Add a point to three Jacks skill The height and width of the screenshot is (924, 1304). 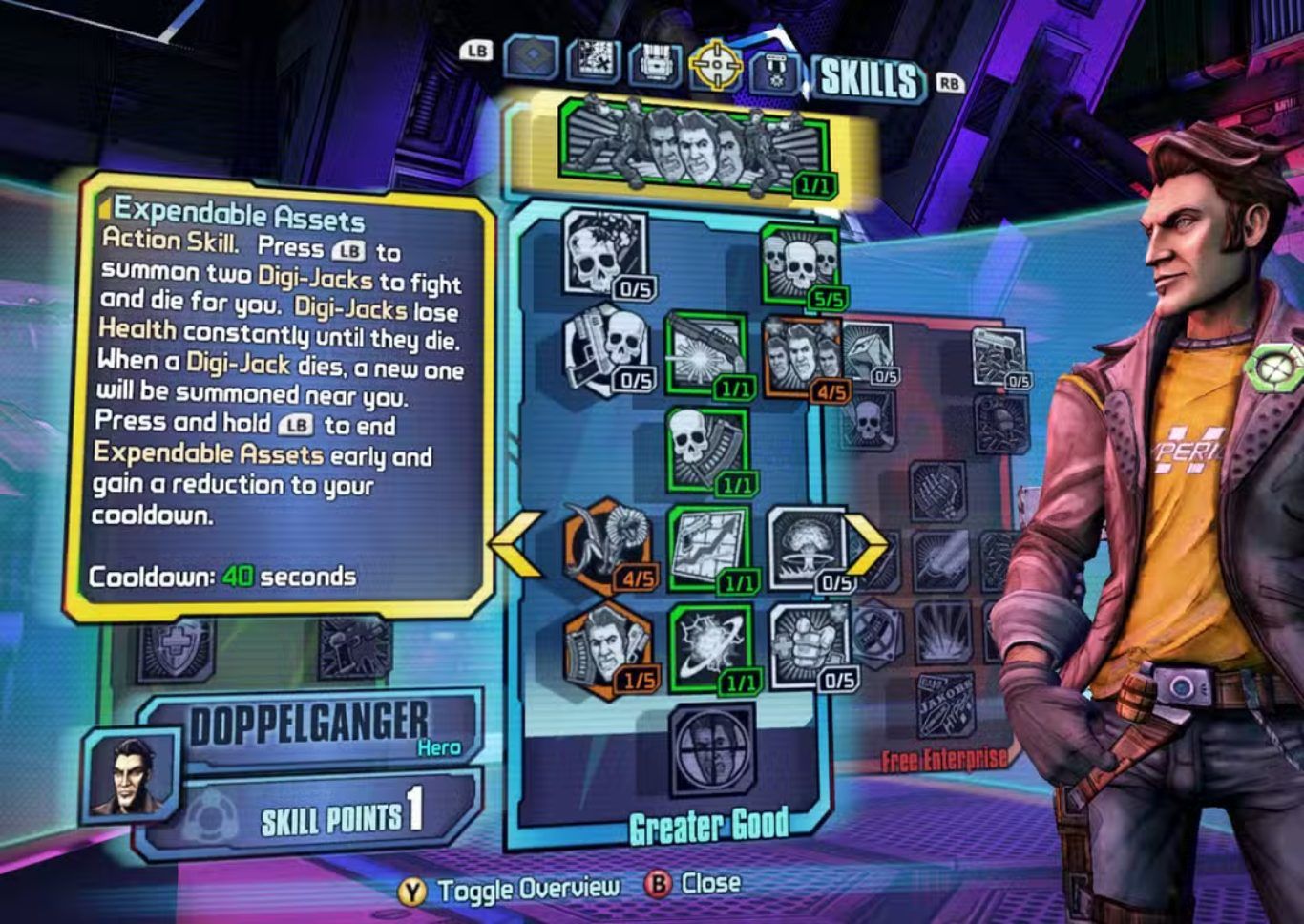pyautogui.click(x=800, y=355)
